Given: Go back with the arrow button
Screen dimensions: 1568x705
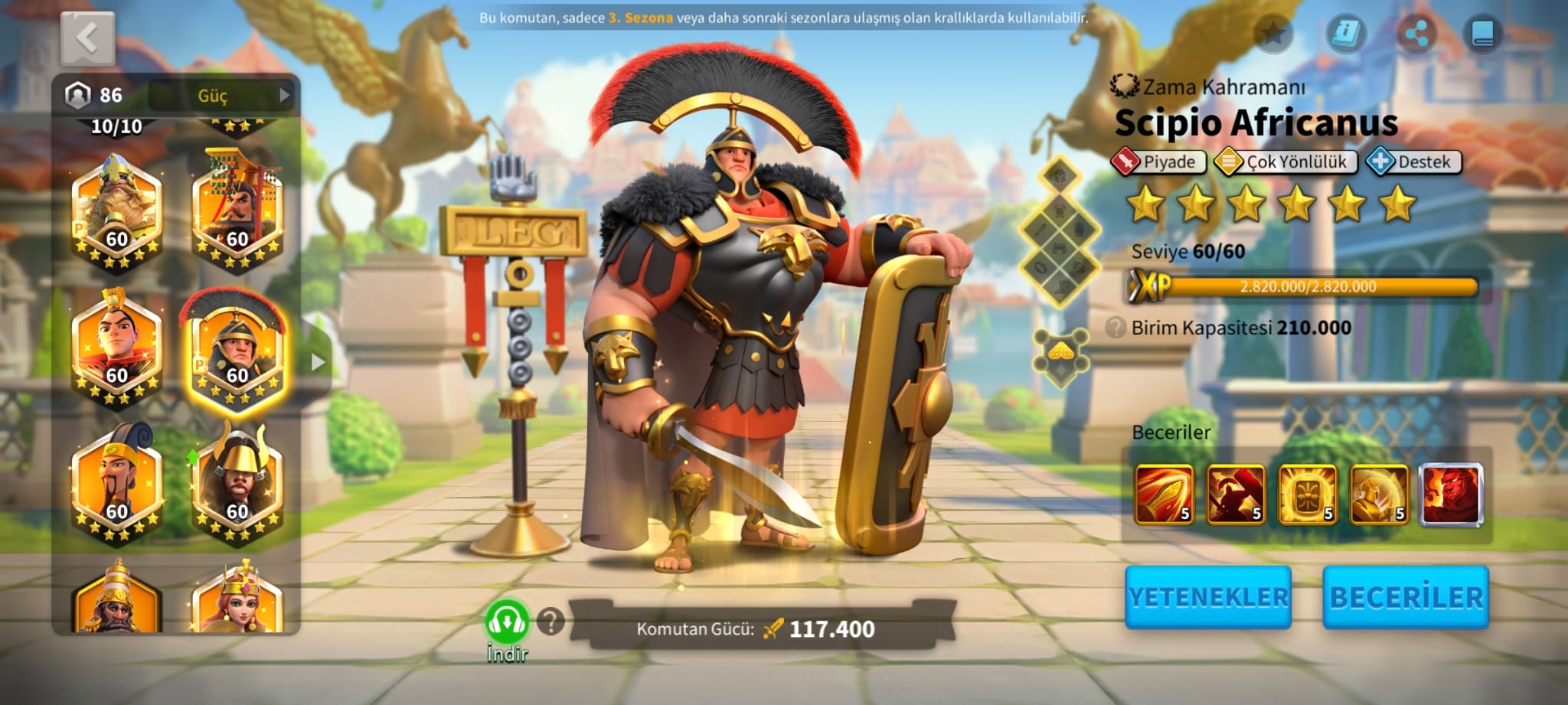Looking at the screenshot, I should (x=87, y=38).
